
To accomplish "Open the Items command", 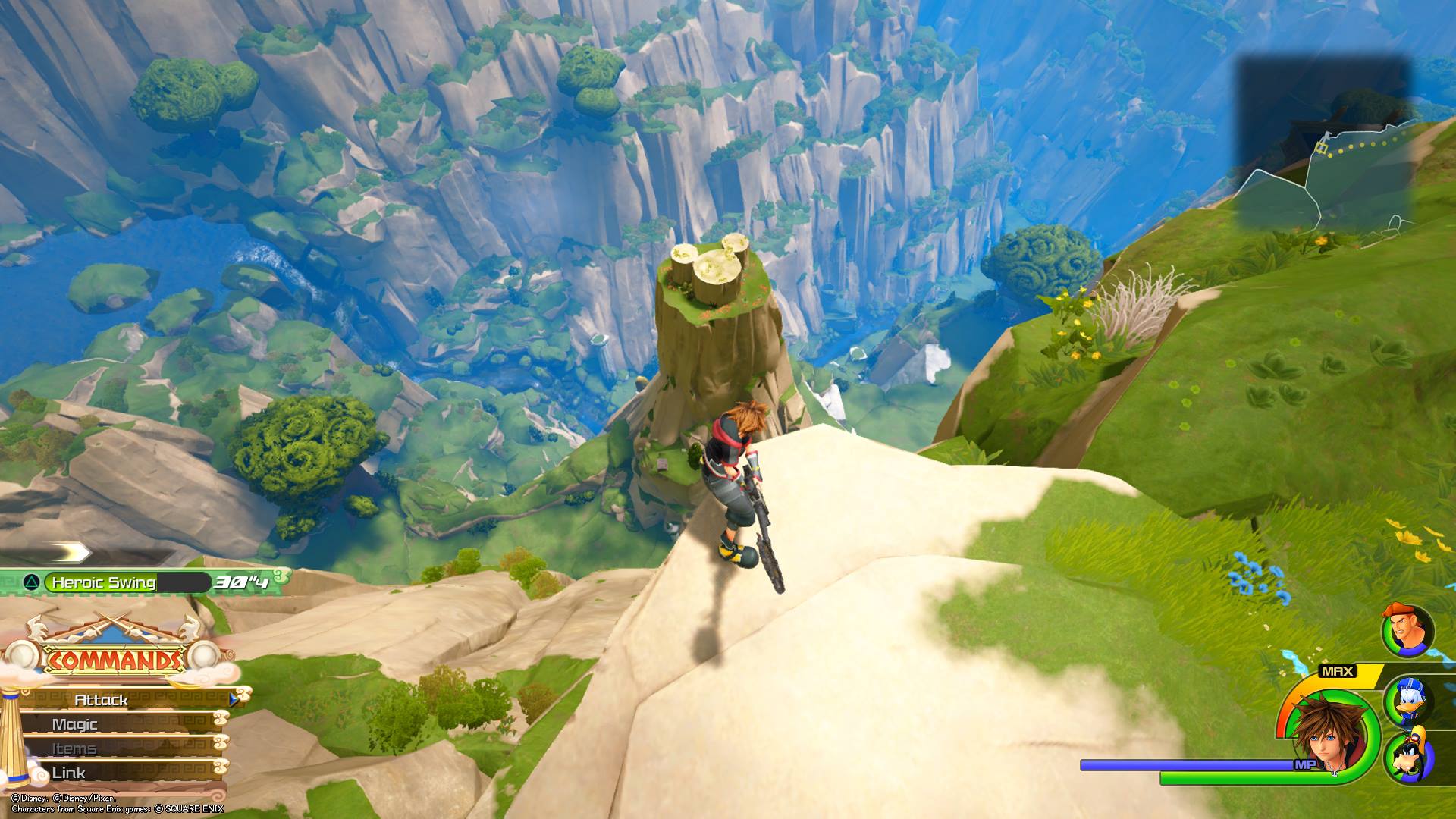I will coord(74,748).
